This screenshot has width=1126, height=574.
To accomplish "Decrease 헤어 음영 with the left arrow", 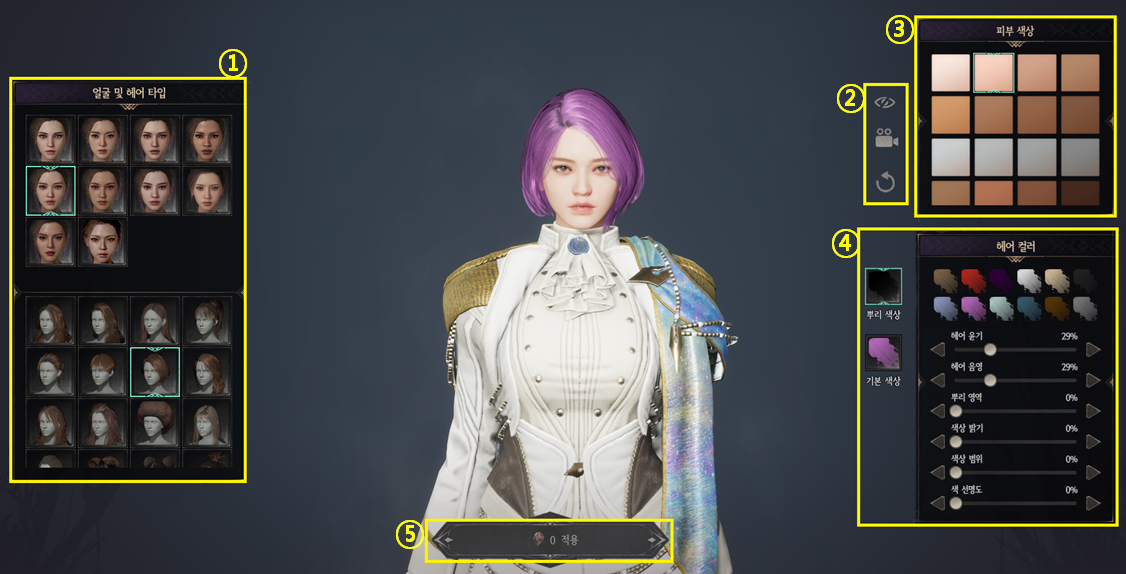I will pyautogui.click(x=938, y=380).
